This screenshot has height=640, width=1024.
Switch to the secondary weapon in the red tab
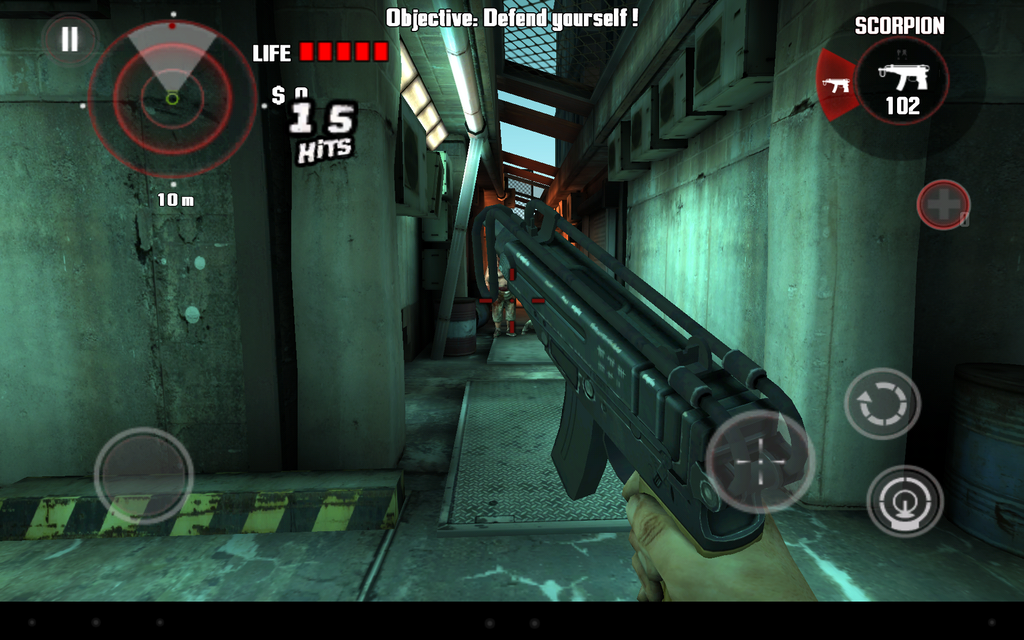point(836,85)
